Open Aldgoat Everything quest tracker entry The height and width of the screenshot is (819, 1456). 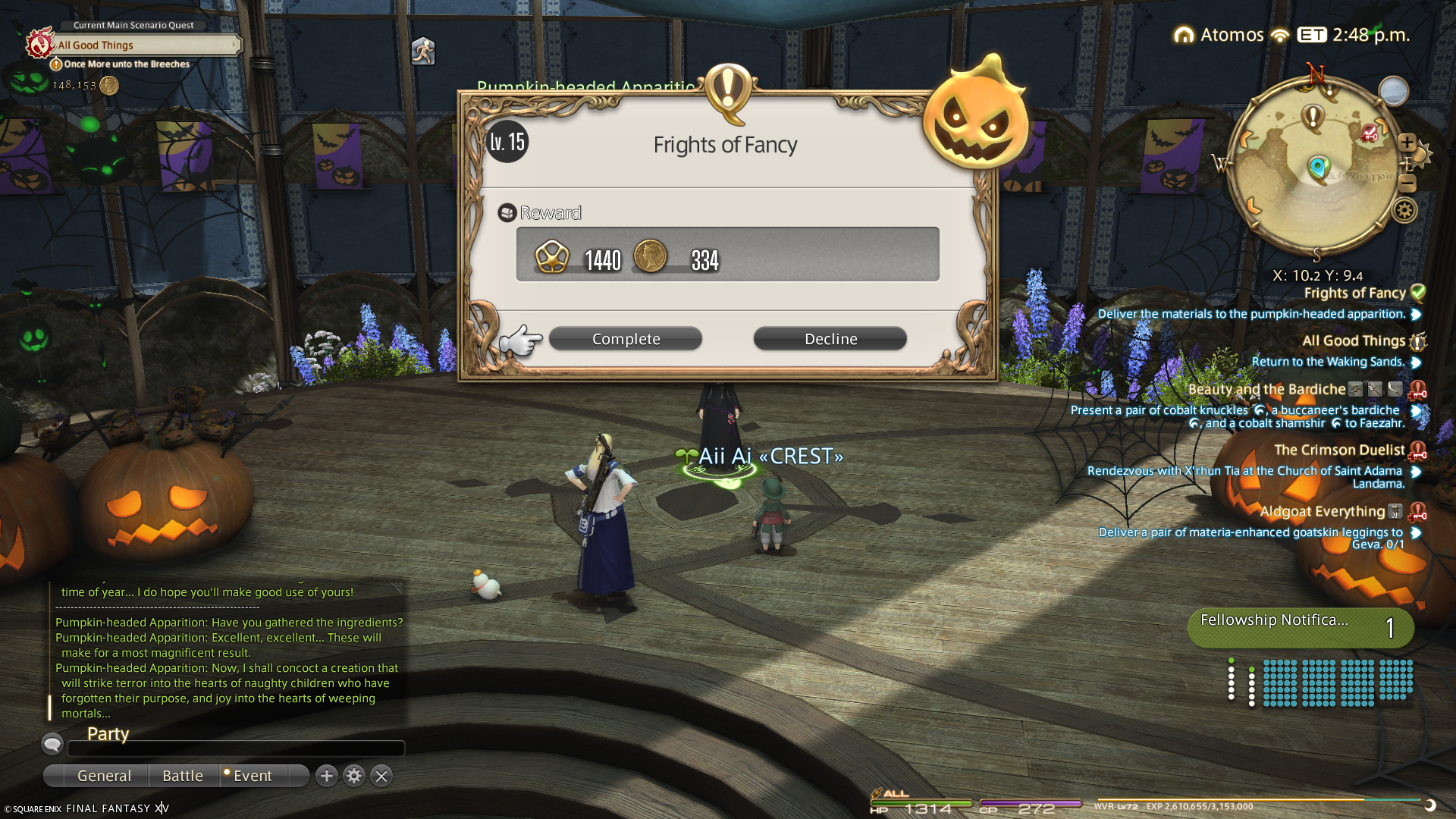[1322, 512]
